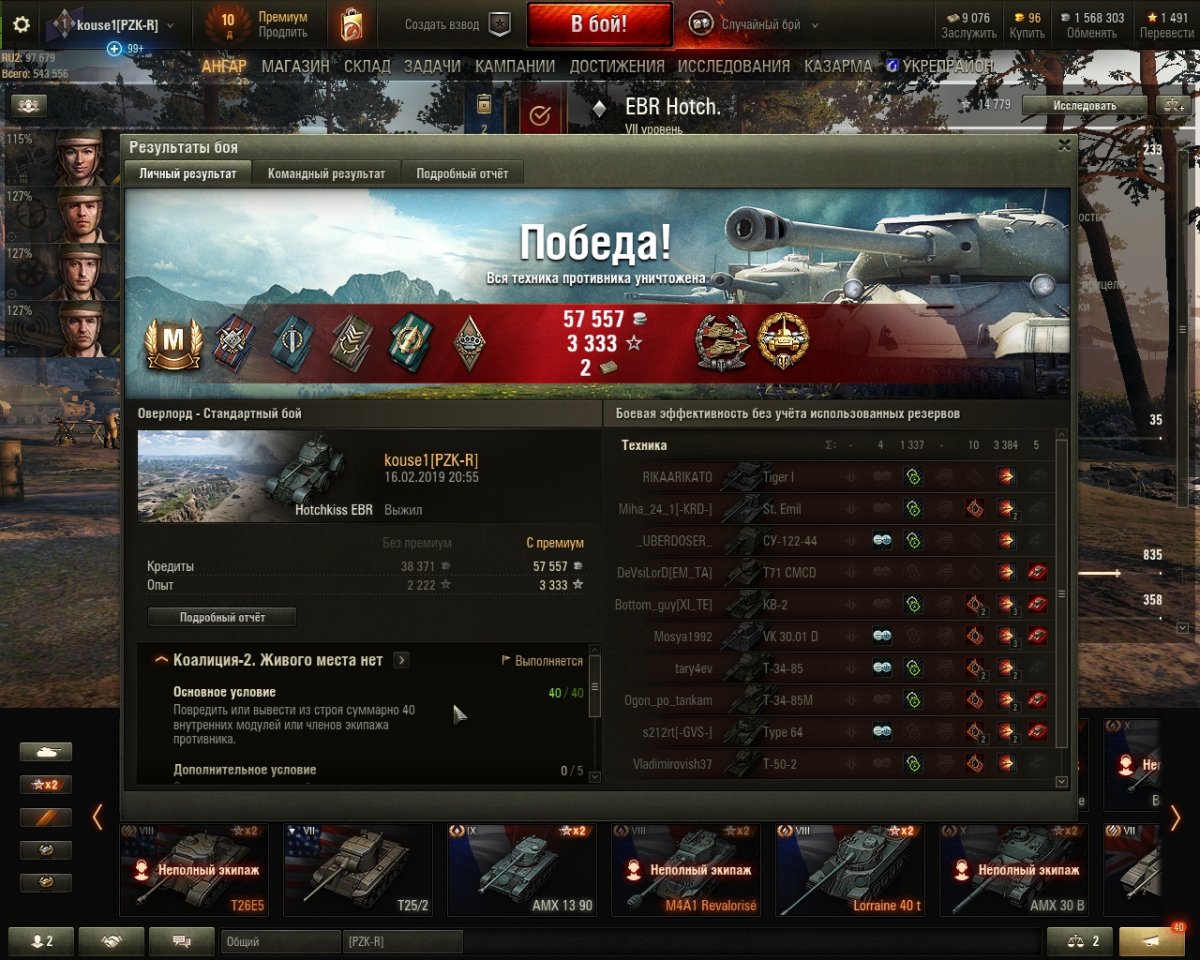Open the Подробный отчёт tab
Screen dimensions: 1200x960
pyautogui.click(x=462, y=173)
